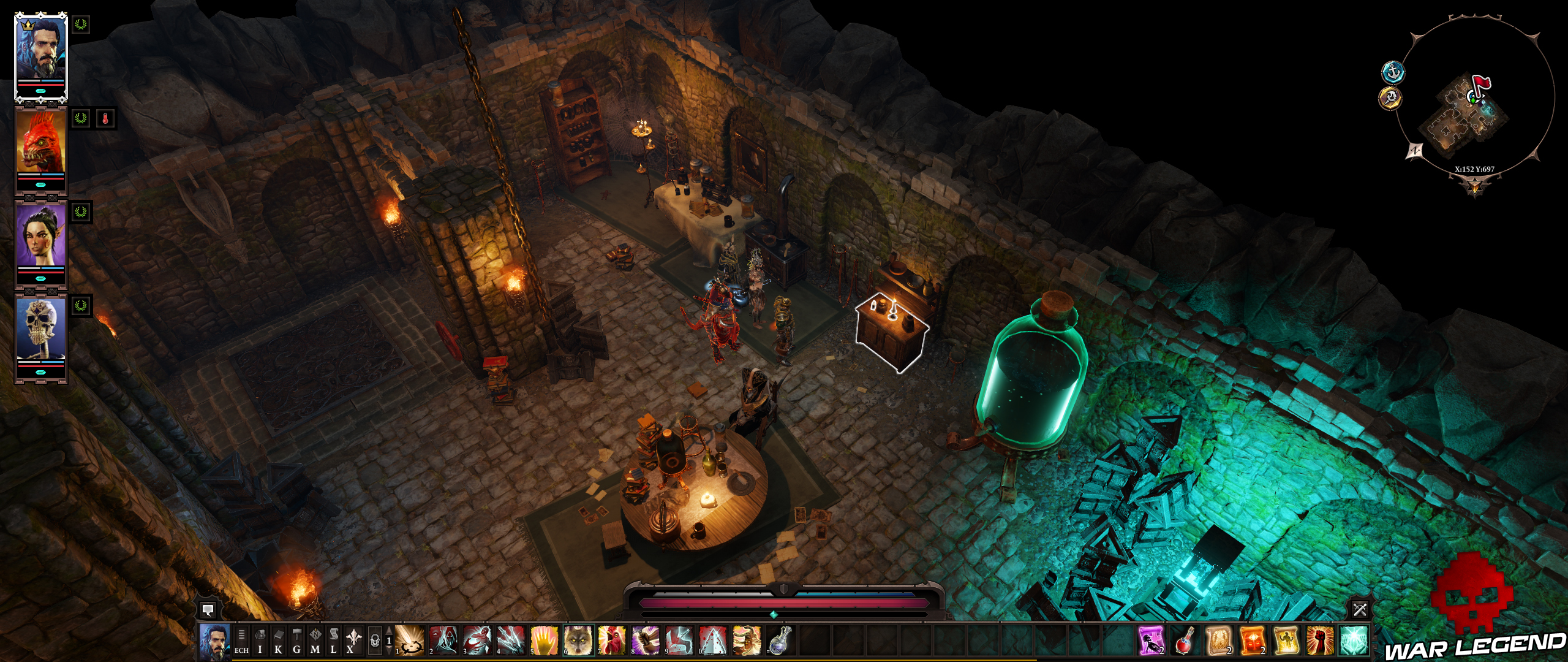Select the purple-haired elf party portrait
The height and width of the screenshot is (662, 1568).
click(x=42, y=235)
